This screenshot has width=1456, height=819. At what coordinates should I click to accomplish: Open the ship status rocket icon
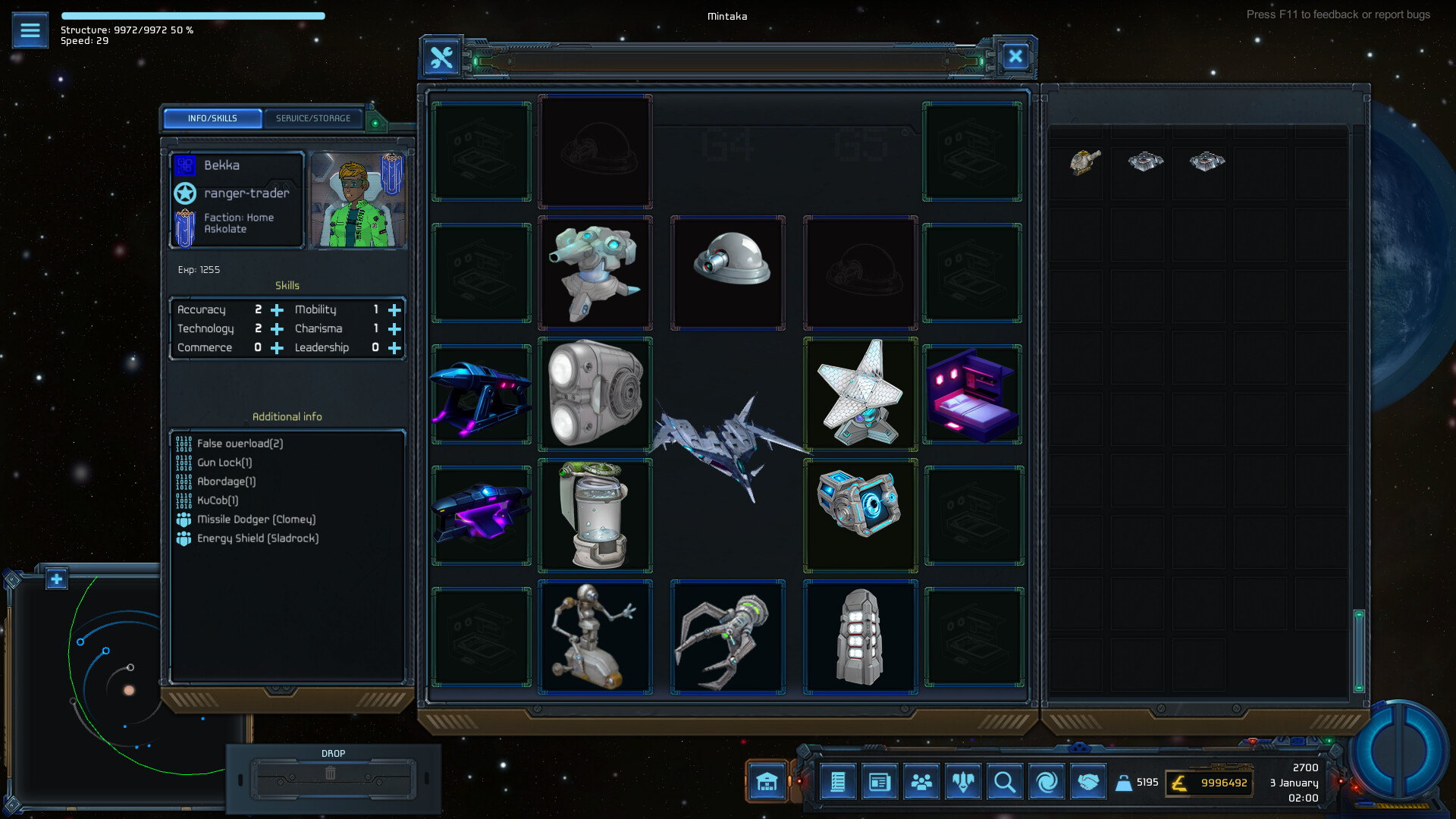coord(963,782)
